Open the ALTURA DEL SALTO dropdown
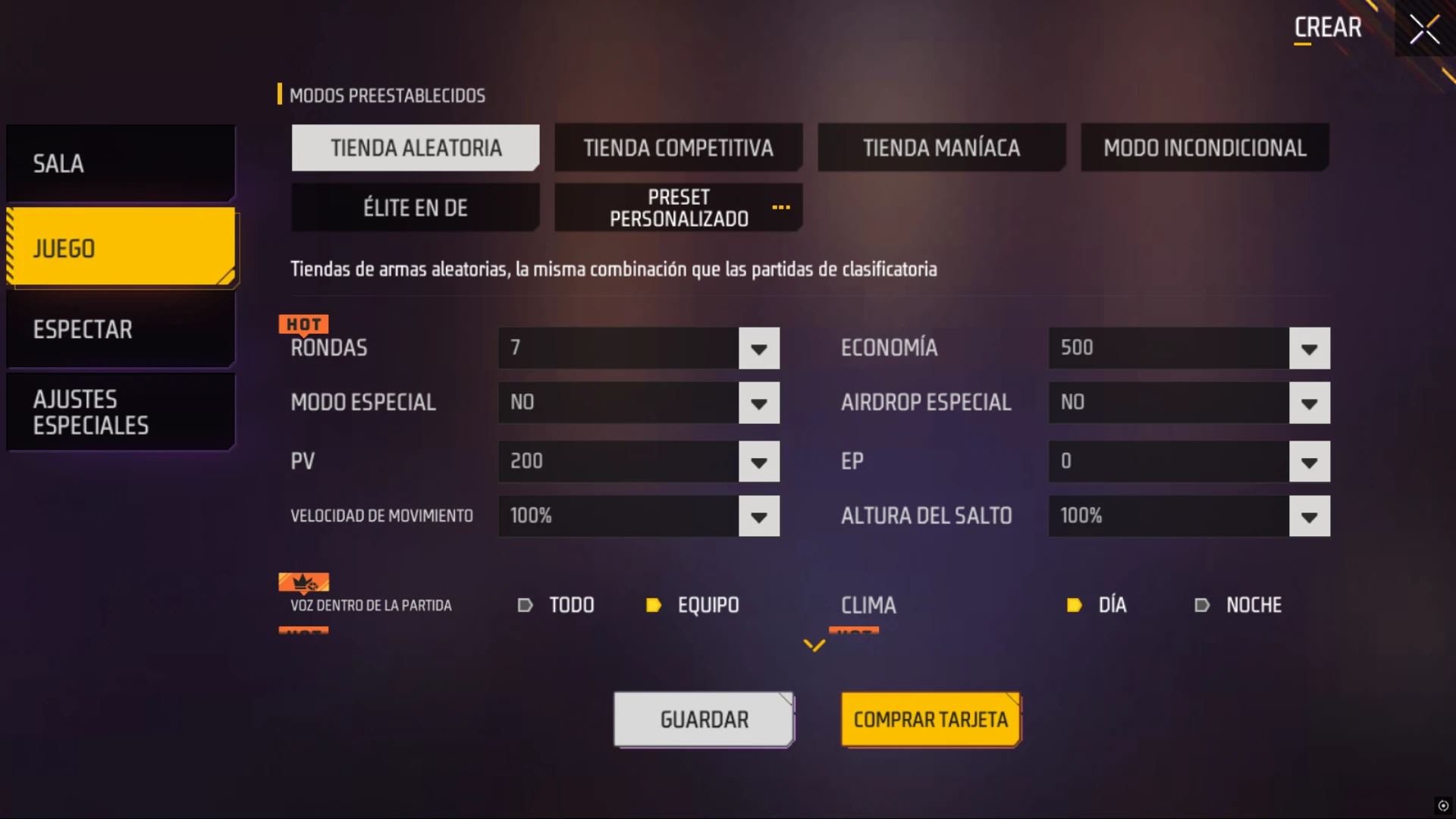Viewport: 1456px width, 819px height. point(1309,516)
